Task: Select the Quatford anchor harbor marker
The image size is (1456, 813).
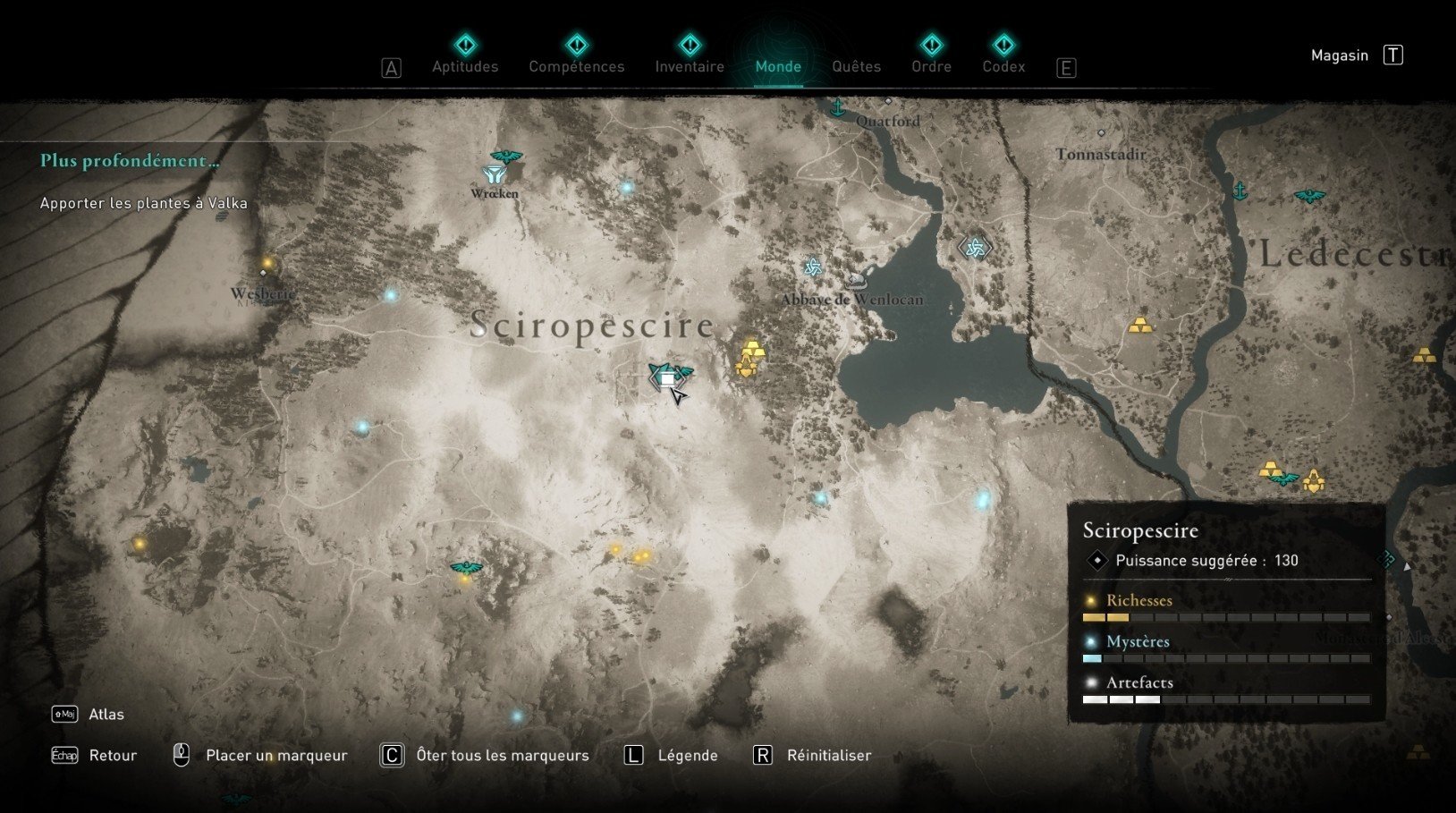Action: tap(838, 109)
